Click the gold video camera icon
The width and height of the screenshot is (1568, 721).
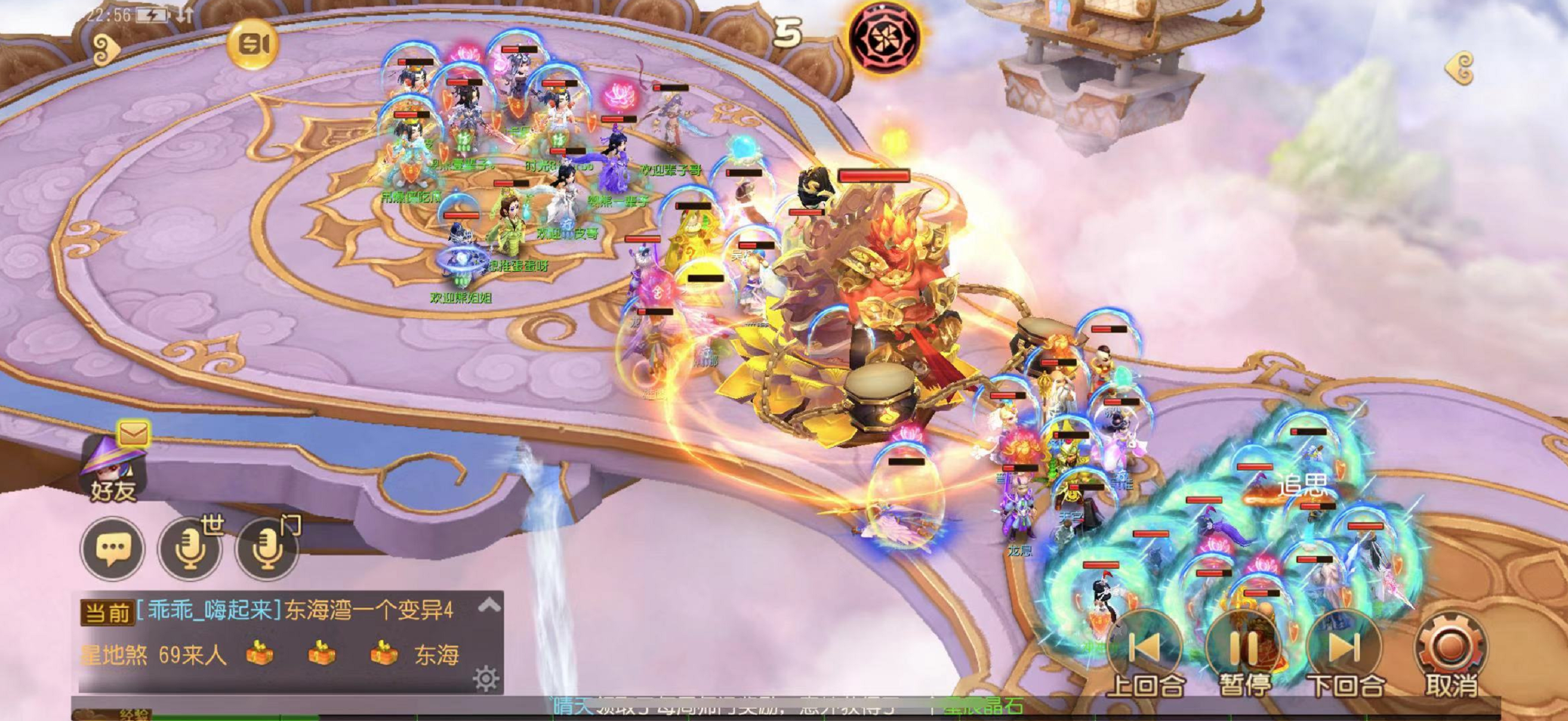click(x=252, y=44)
